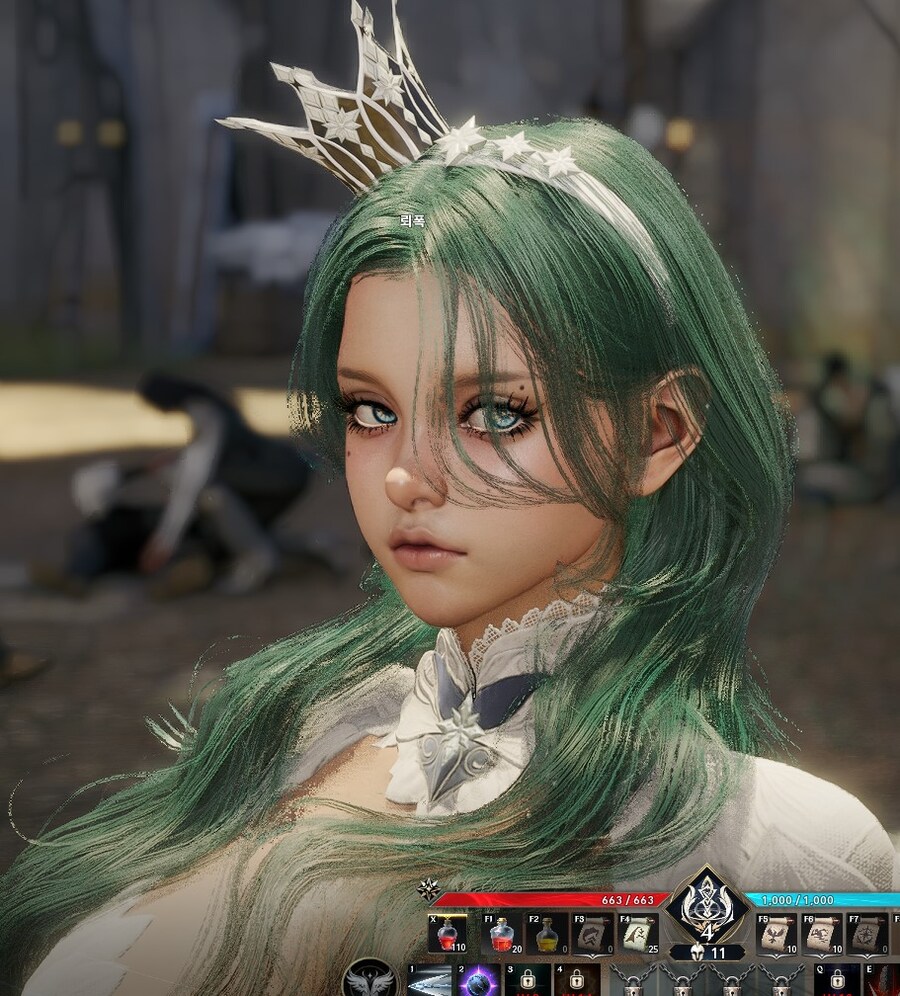900x996 pixels.
Task: Click the star buff icon above health bar
Action: coord(429,887)
